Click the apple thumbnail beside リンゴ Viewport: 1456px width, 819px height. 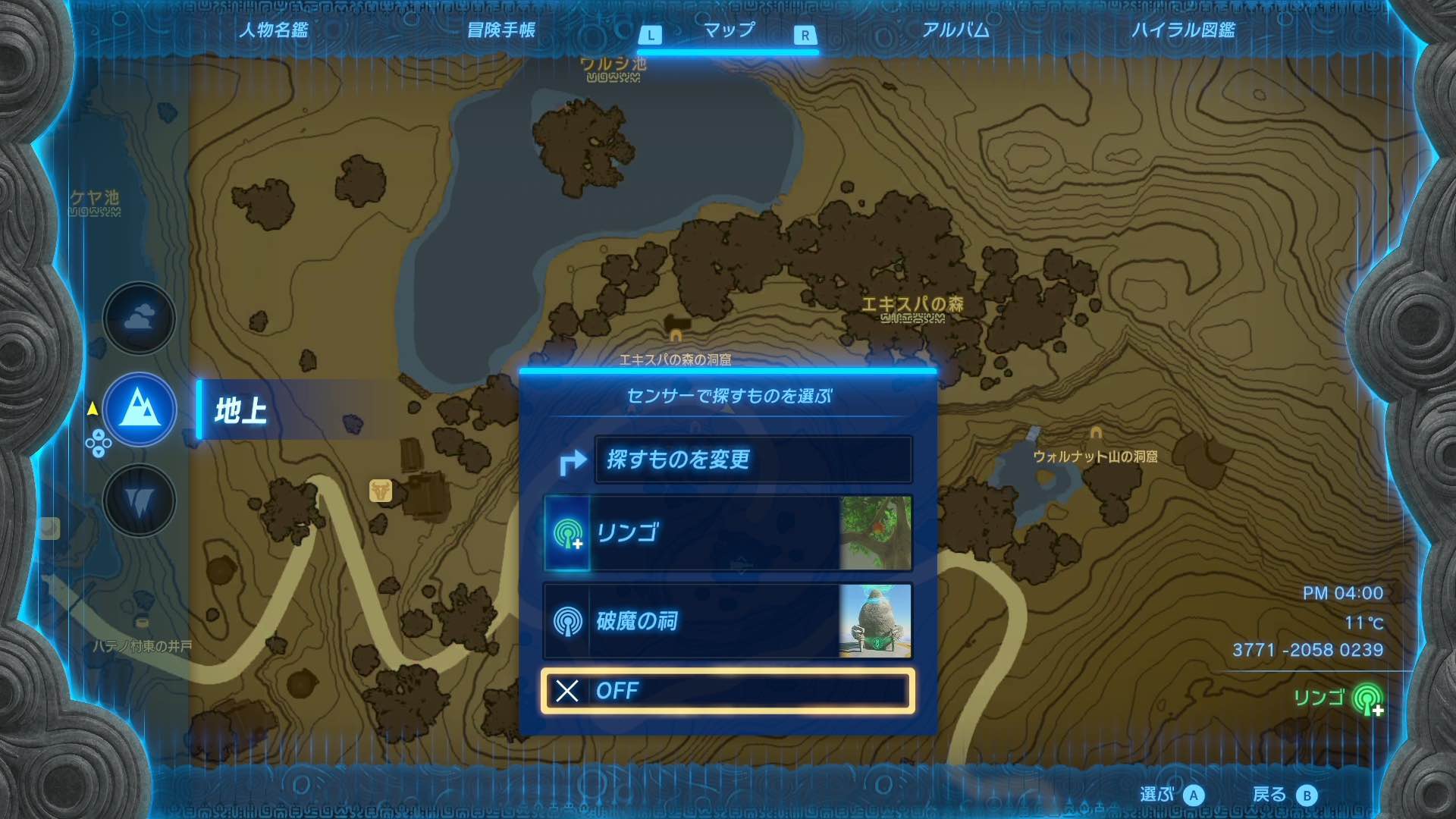877,533
